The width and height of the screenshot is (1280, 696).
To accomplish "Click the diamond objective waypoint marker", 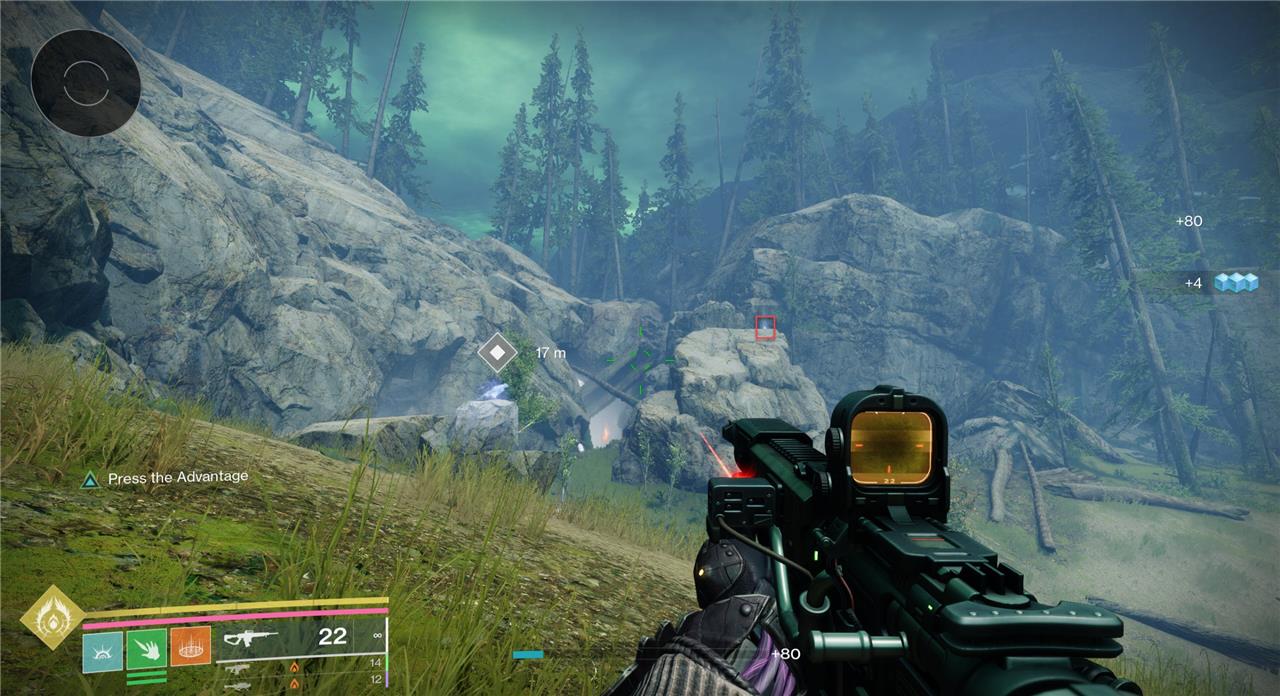I will 497,352.
